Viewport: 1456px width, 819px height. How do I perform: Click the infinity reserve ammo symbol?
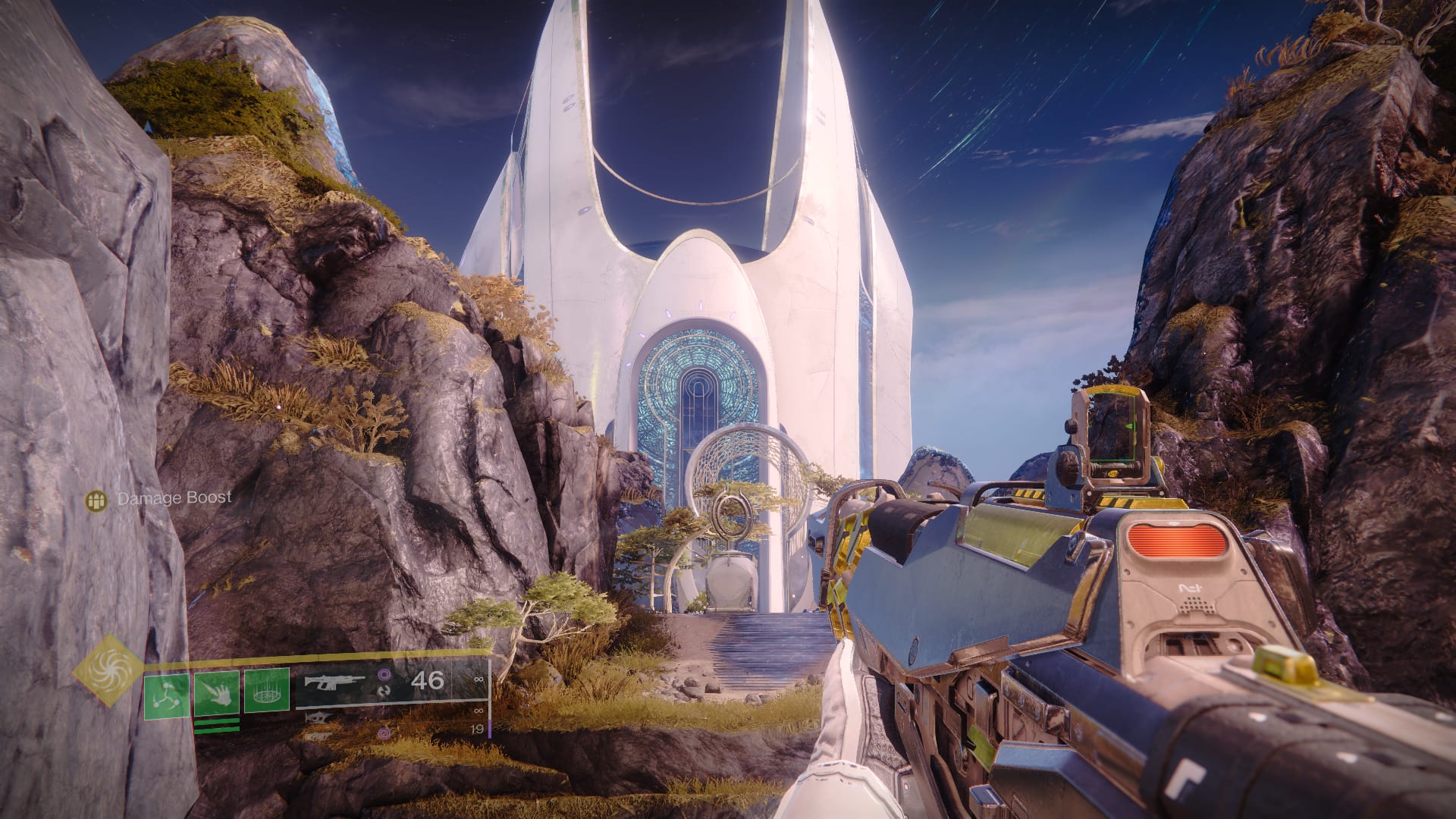tap(480, 679)
